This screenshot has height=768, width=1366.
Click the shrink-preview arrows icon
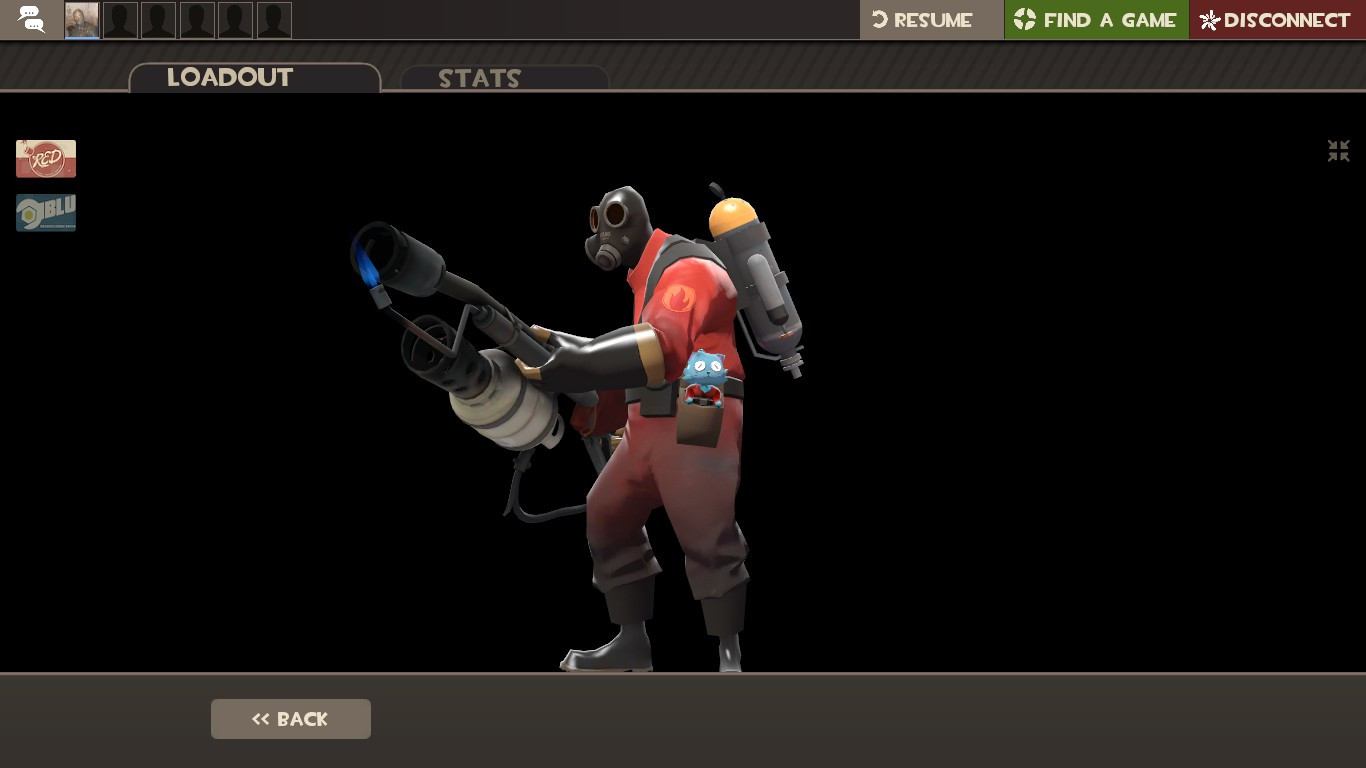pyautogui.click(x=1338, y=151)
